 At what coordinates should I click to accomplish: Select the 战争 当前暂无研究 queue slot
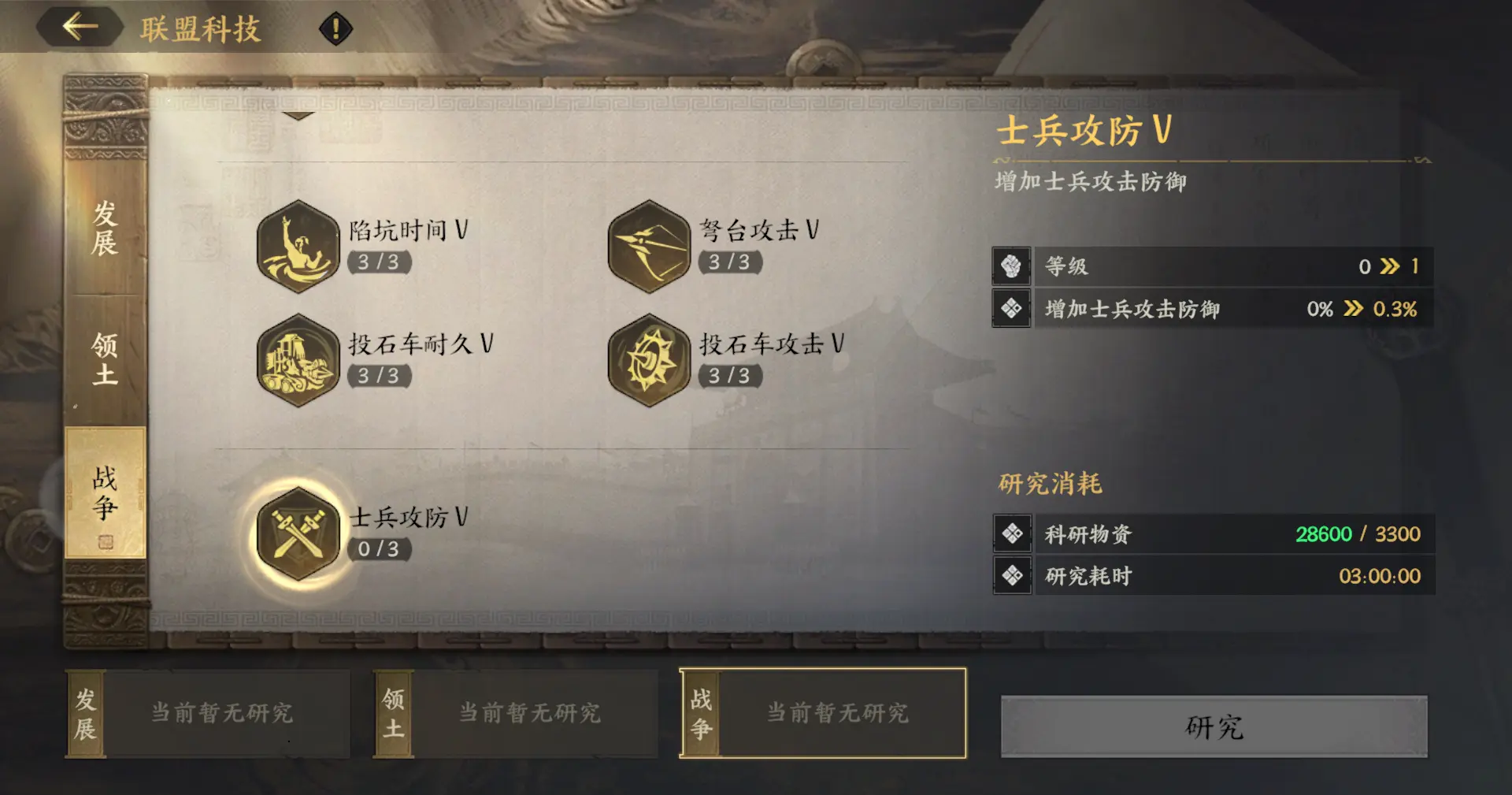[x=839, y=713]
